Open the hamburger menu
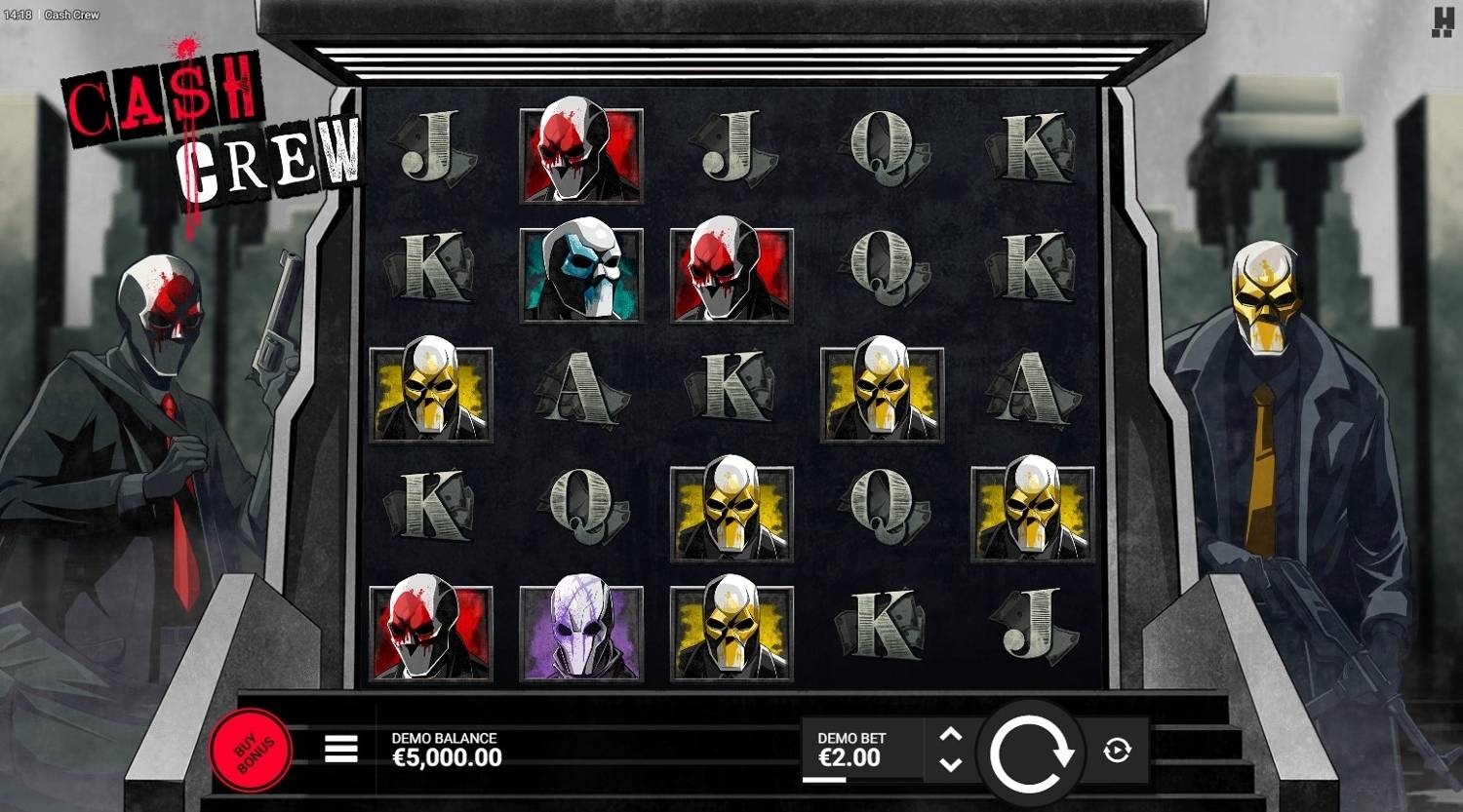The height and width of the screenshot is (812, 1463). (x=340, y=749)
